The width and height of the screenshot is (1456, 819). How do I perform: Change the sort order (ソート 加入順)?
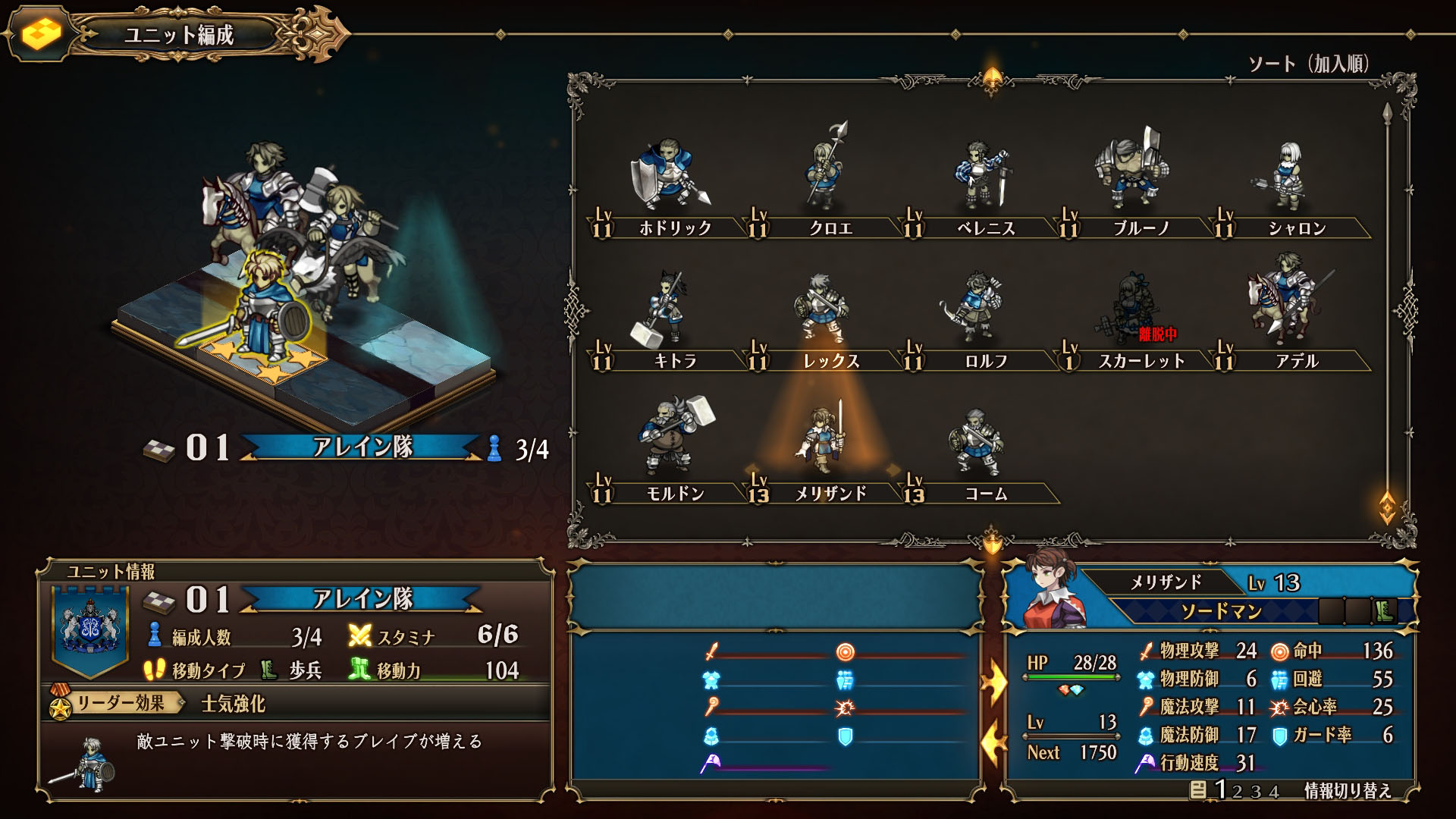pos(1309,64)
